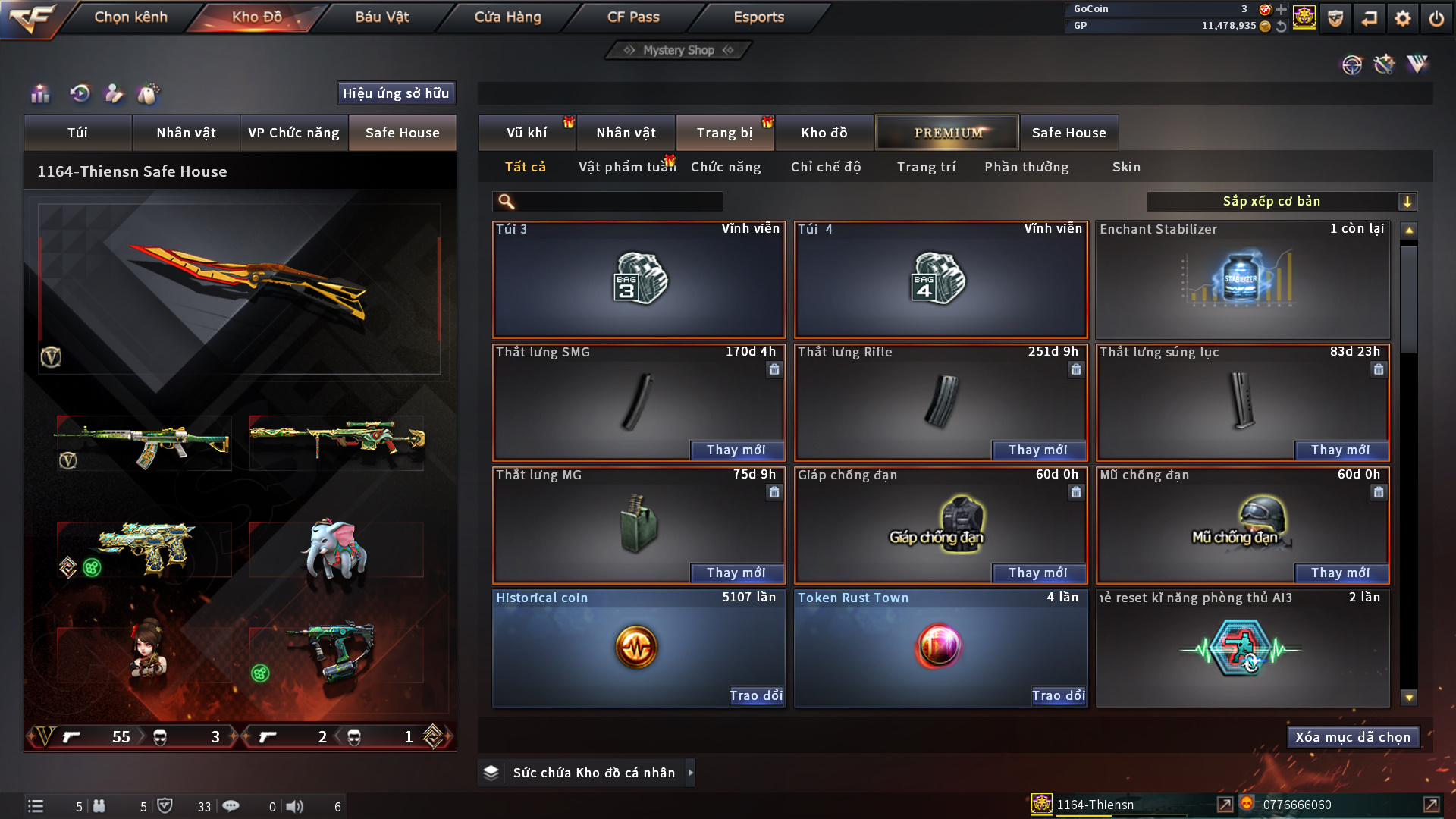Exchange the Historical coin
1456x819 pixels.
pyautogui.click(x=755, y=695)
